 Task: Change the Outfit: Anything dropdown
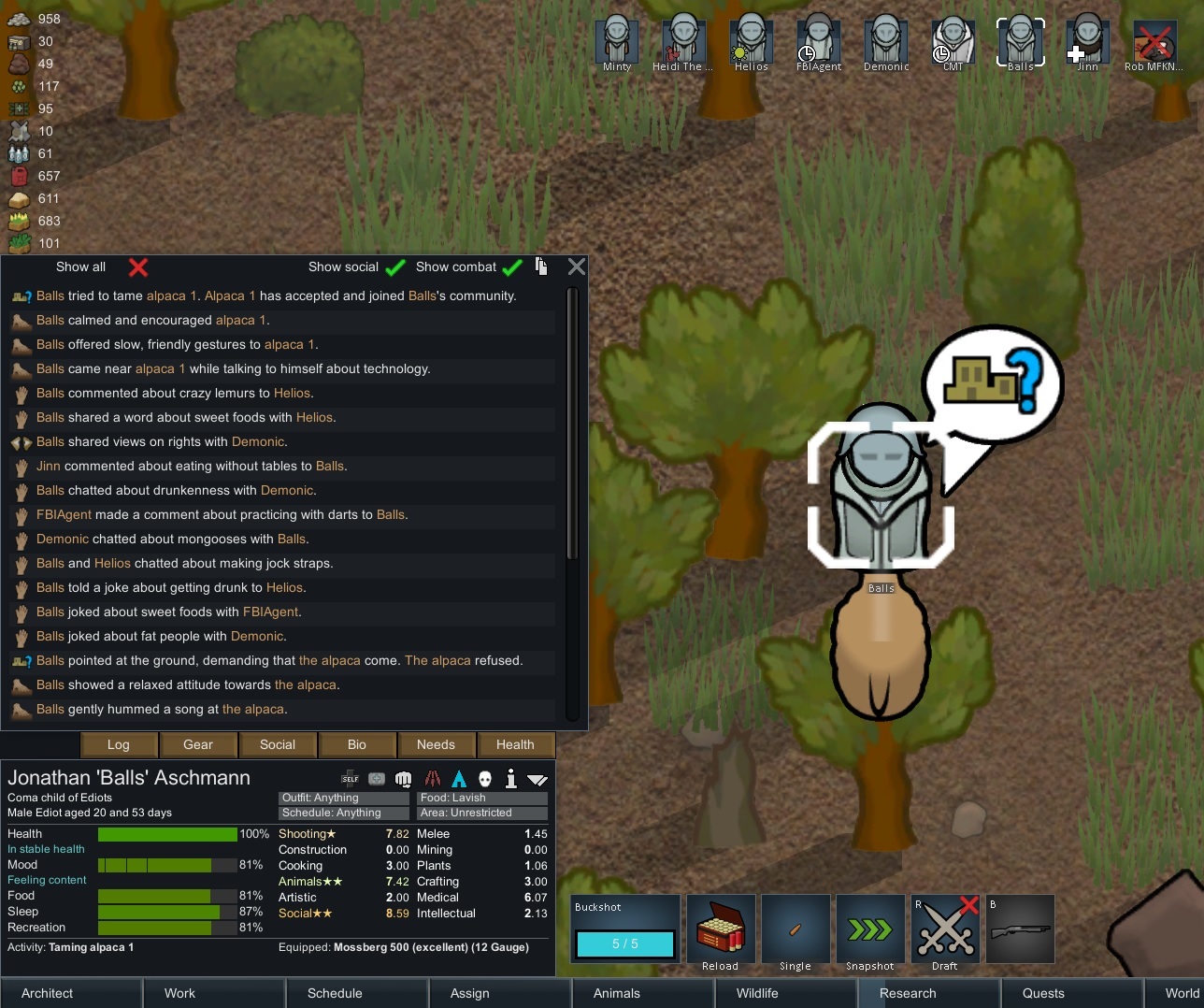[343, 798]
